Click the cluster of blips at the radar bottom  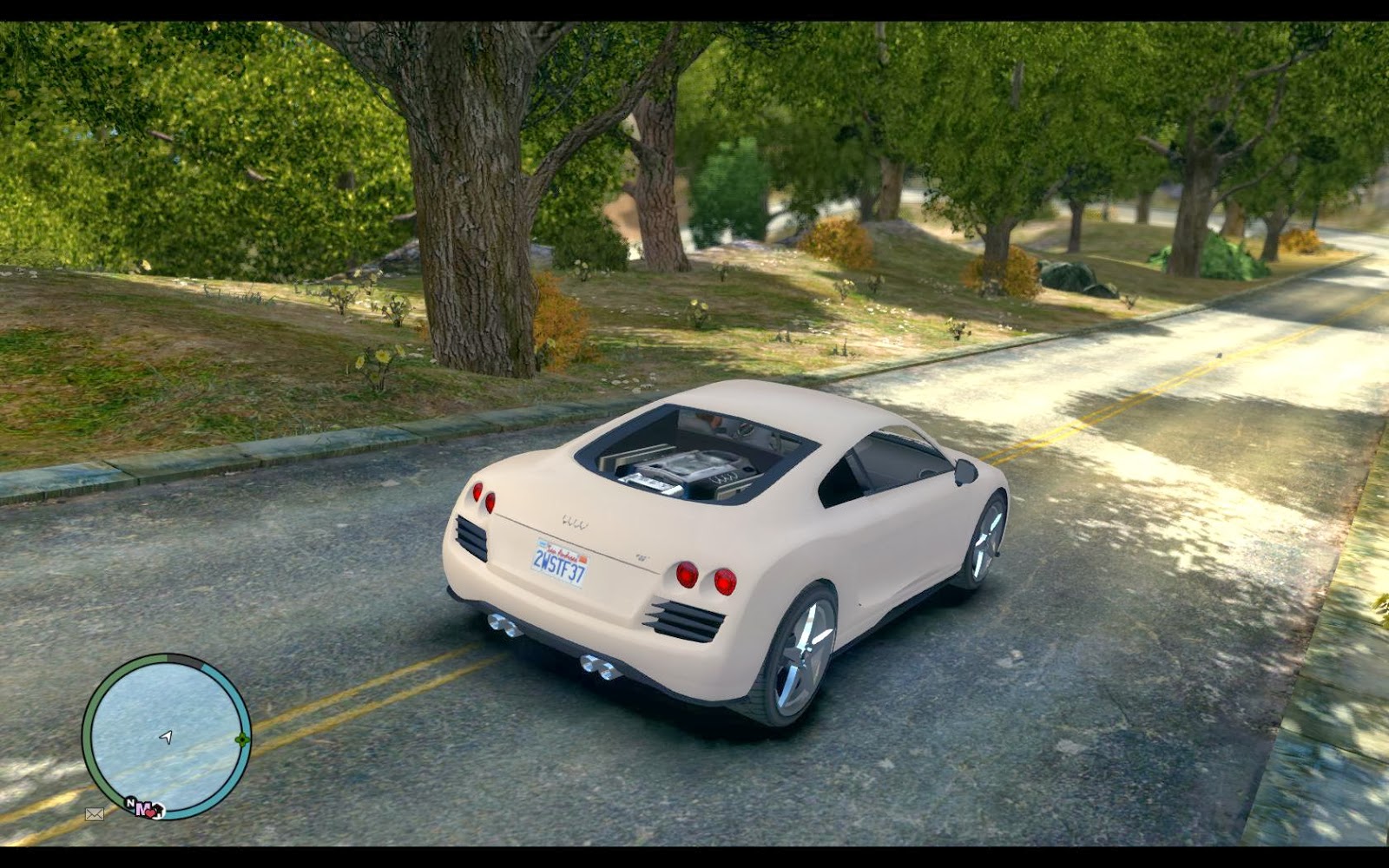tap(145, 808)
